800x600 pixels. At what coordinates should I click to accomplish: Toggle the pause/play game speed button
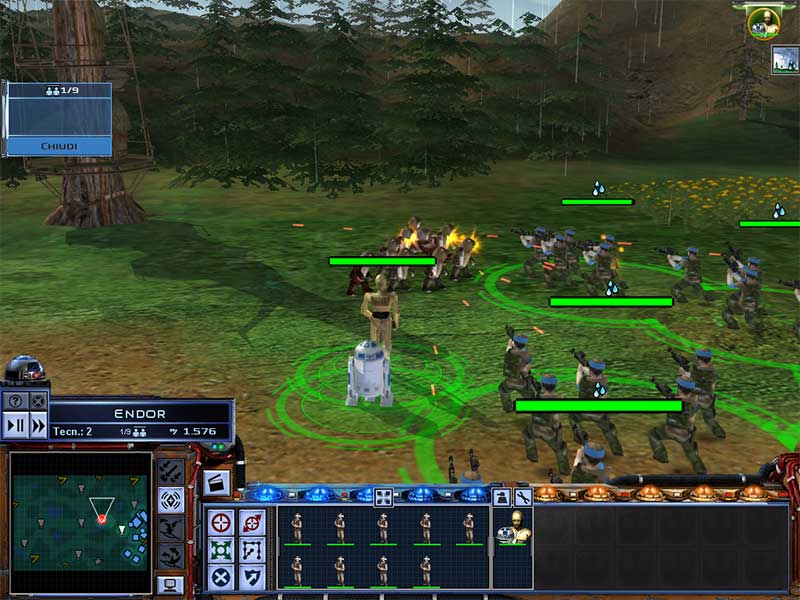(15, 424)
